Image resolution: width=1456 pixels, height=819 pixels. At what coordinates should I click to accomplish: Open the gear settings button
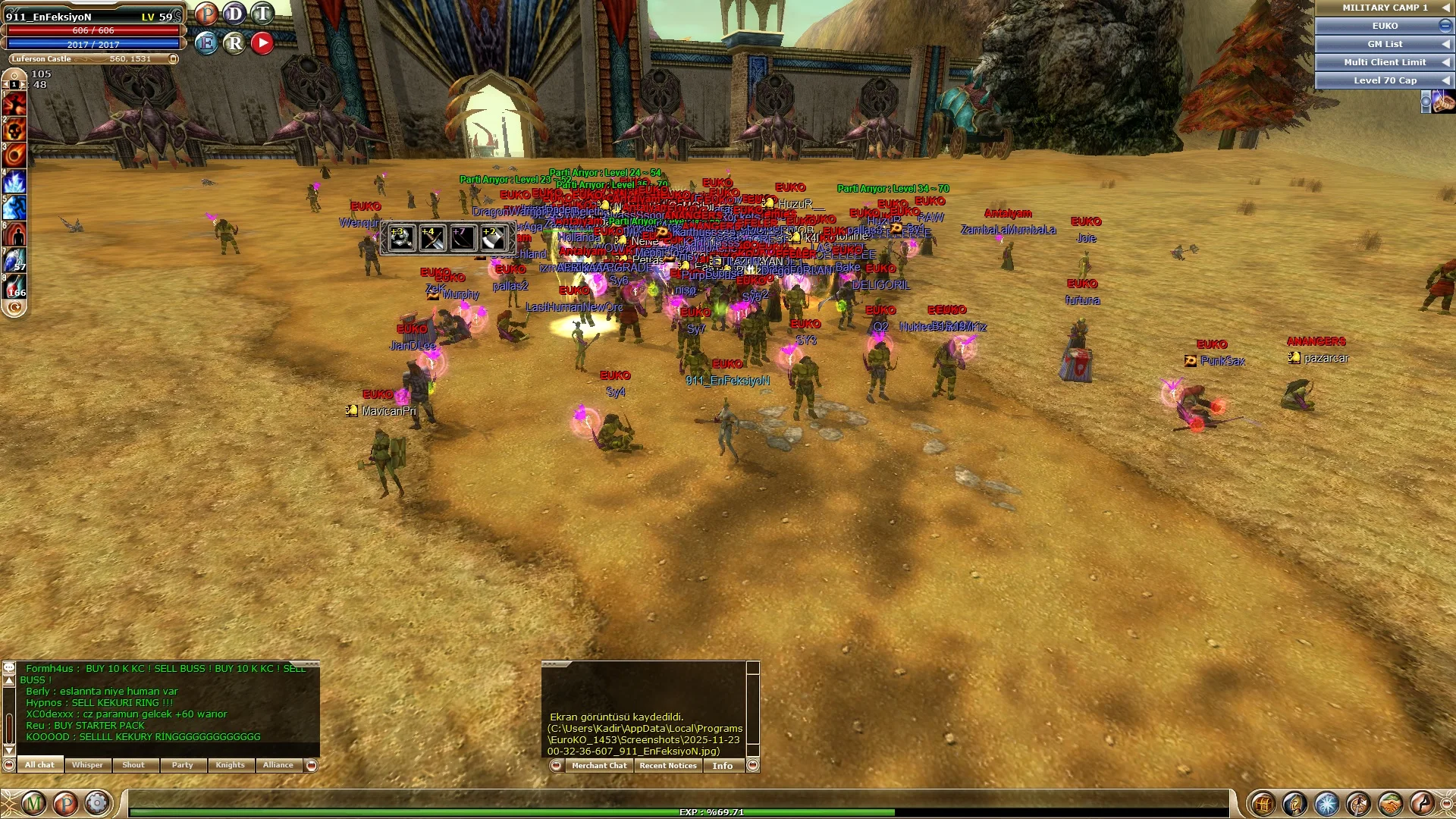coord(97,803)
